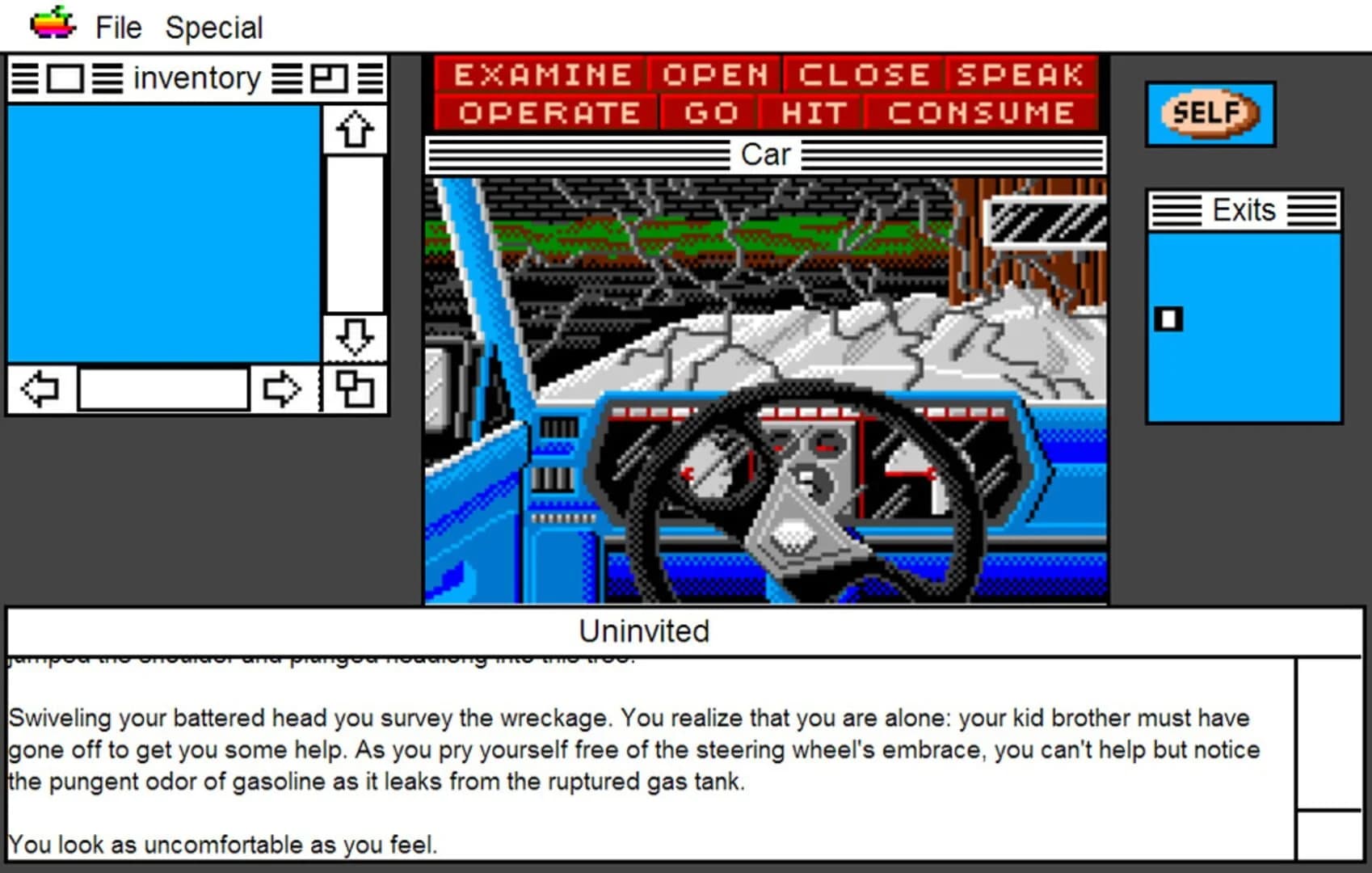Select the CONSUME command
This screenshot has height=873, width=1372.
pyautogui.click(x=982, y=112)
